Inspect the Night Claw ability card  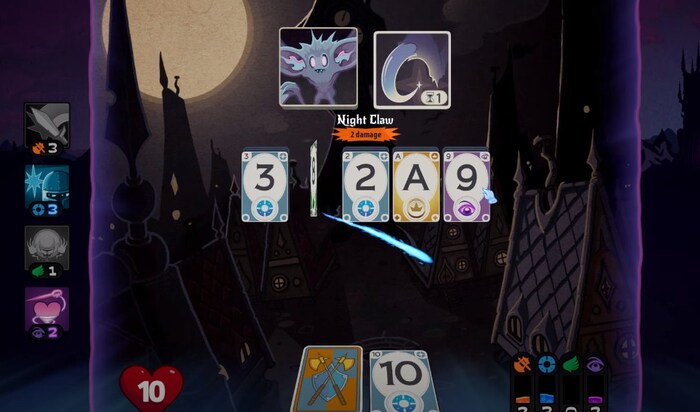(412, 69)
